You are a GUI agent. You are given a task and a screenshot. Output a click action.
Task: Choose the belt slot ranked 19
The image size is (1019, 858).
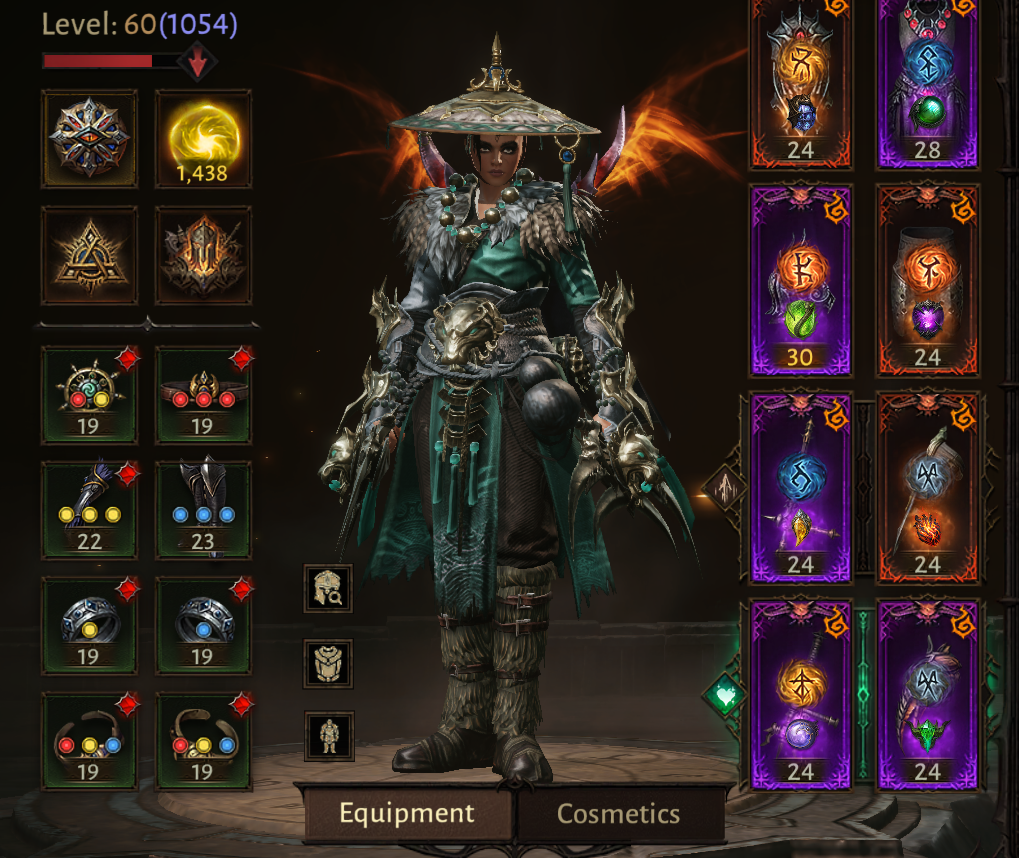point(203,394)
